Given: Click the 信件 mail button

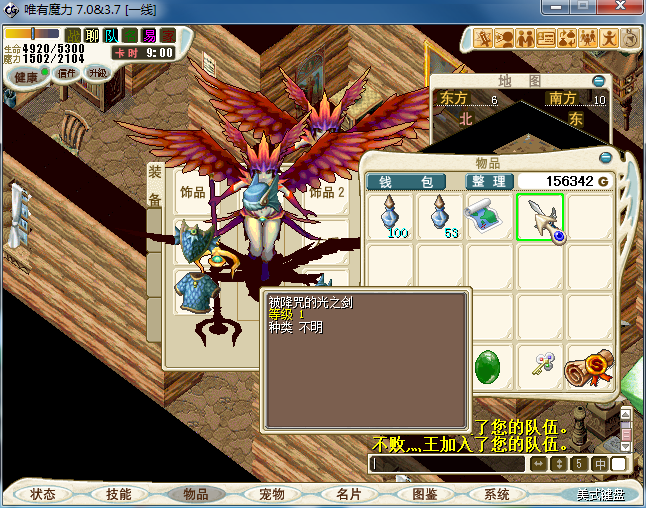Looking at the screenshot, I should [x=68, y=73].
